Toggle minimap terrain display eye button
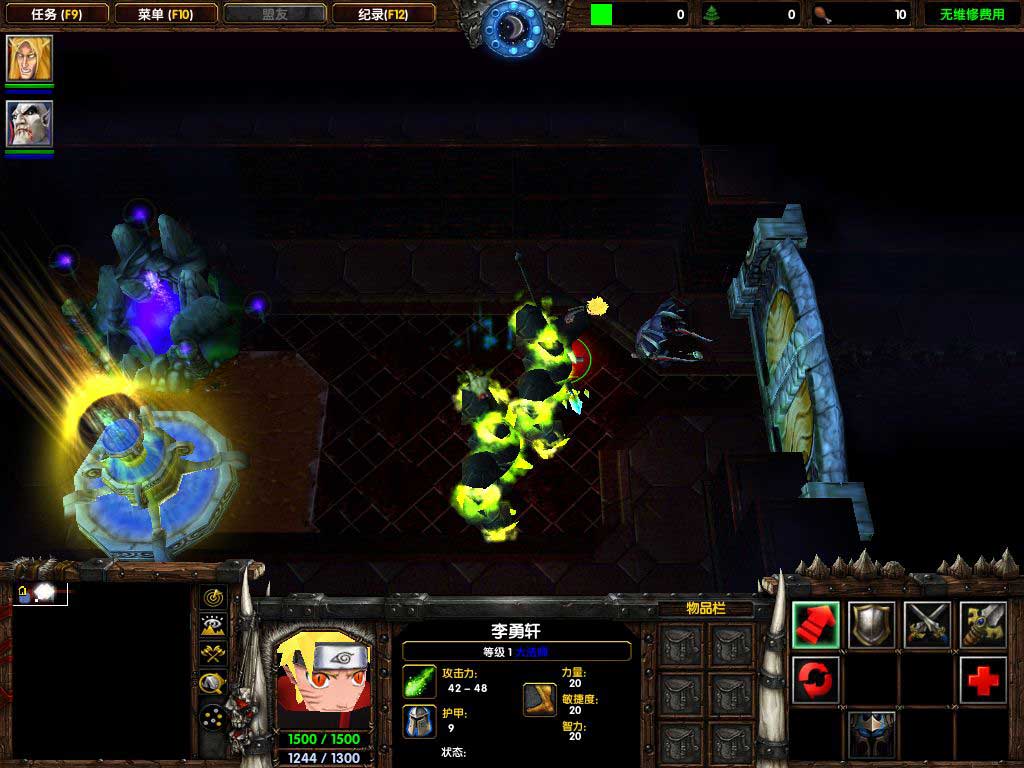This screenshot has height=768, width=1024. (213, 626)
